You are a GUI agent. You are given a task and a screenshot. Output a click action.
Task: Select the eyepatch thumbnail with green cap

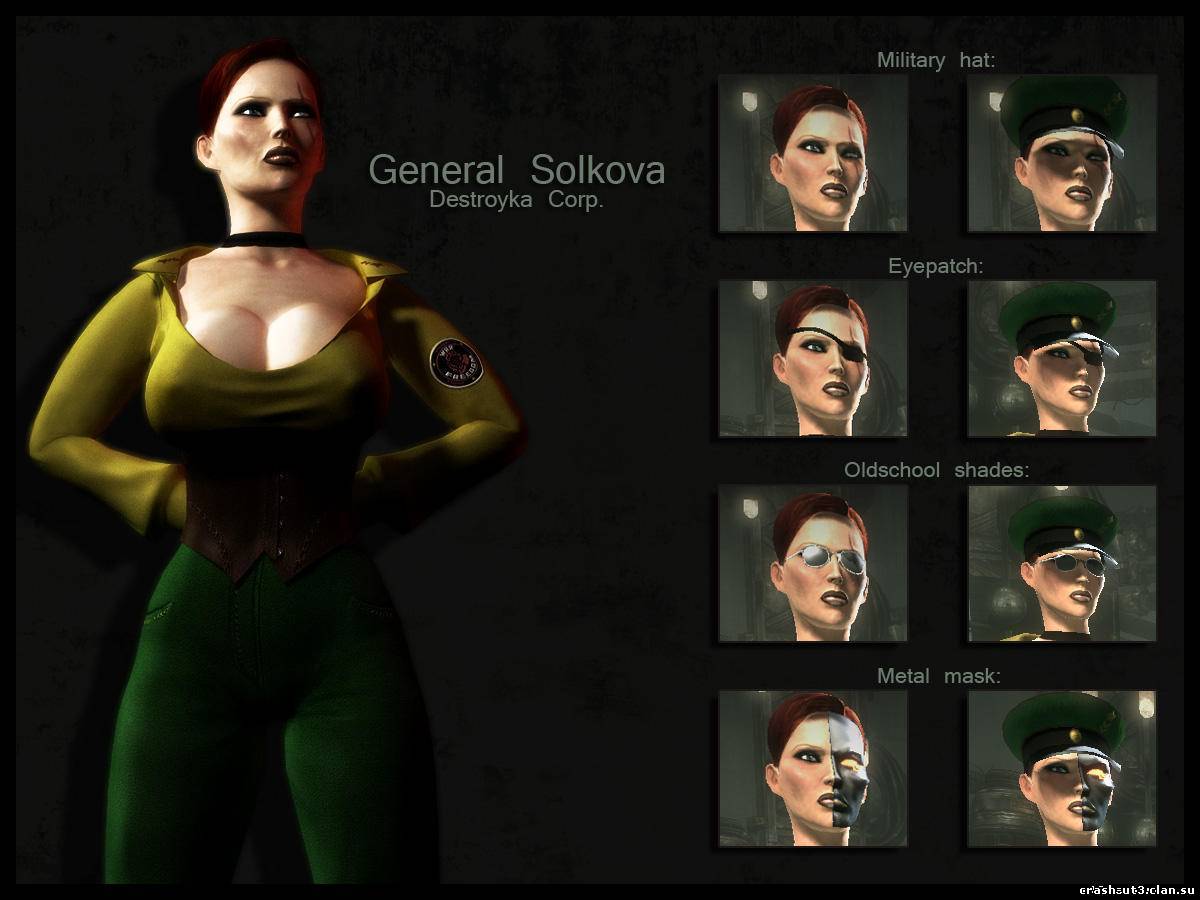[1062, 358]
